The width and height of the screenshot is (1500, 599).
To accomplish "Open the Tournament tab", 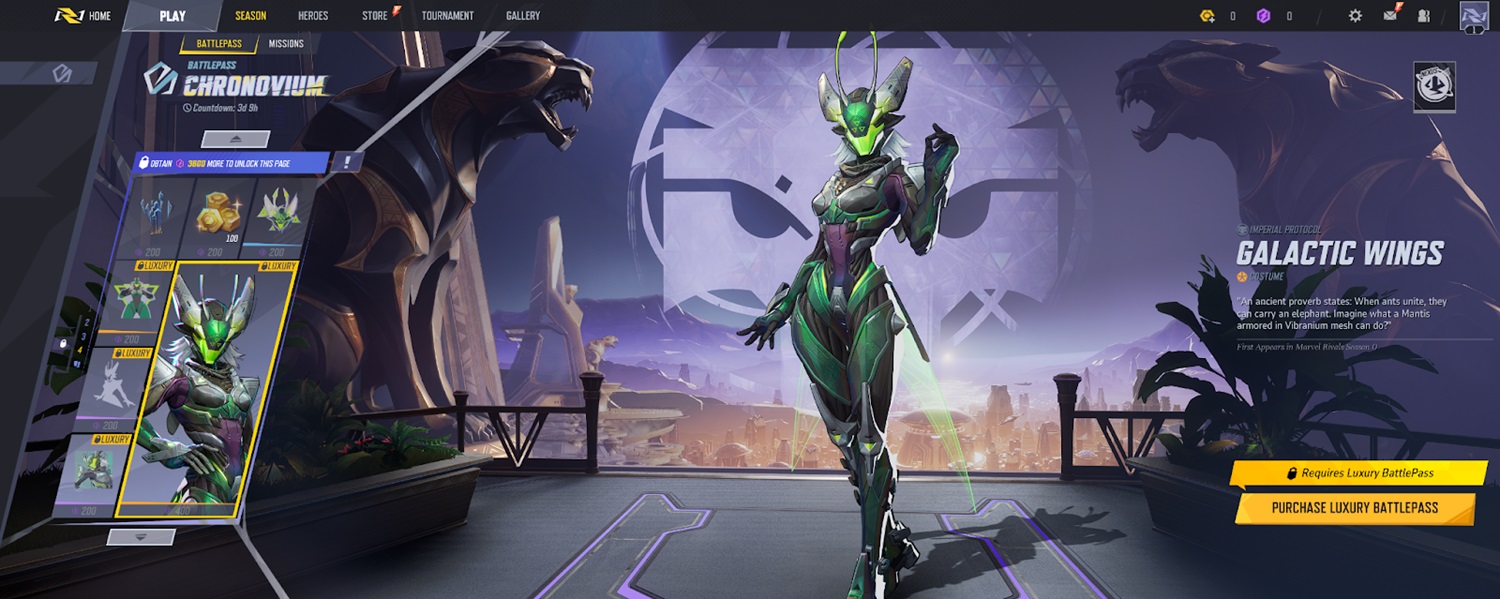I will 447,16.
